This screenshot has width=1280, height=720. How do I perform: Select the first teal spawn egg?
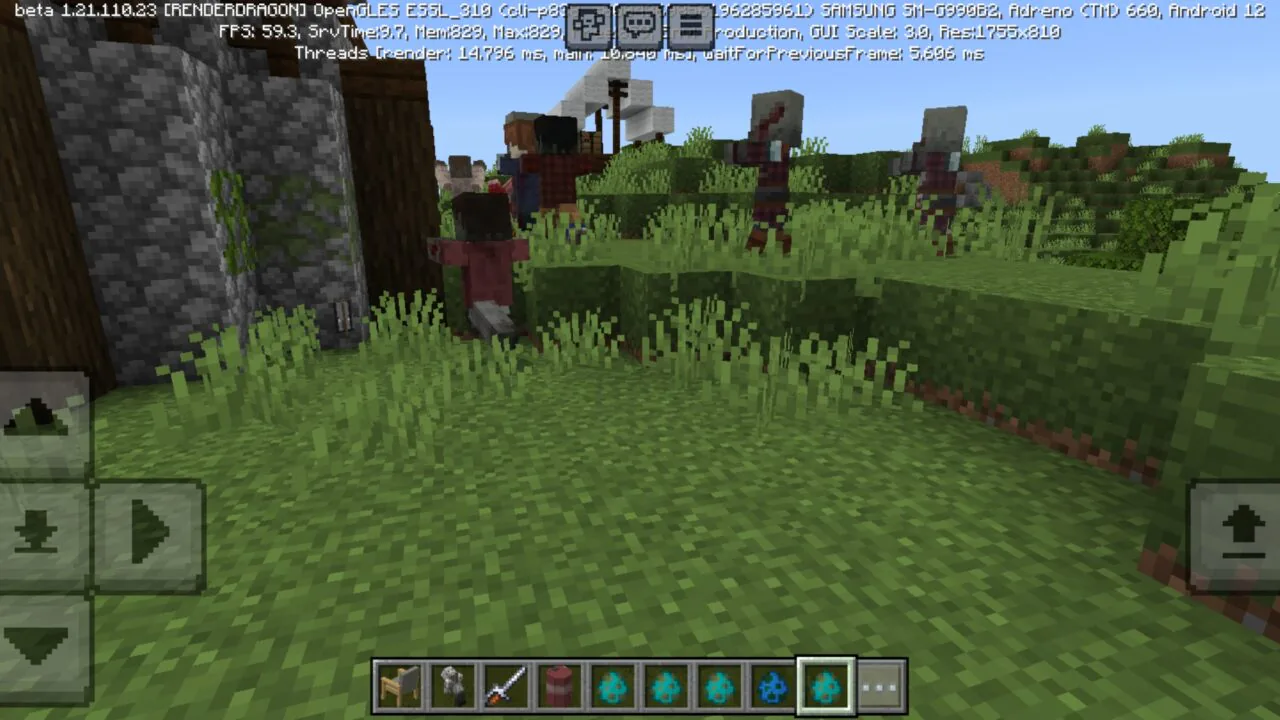[x=611, y=685]
